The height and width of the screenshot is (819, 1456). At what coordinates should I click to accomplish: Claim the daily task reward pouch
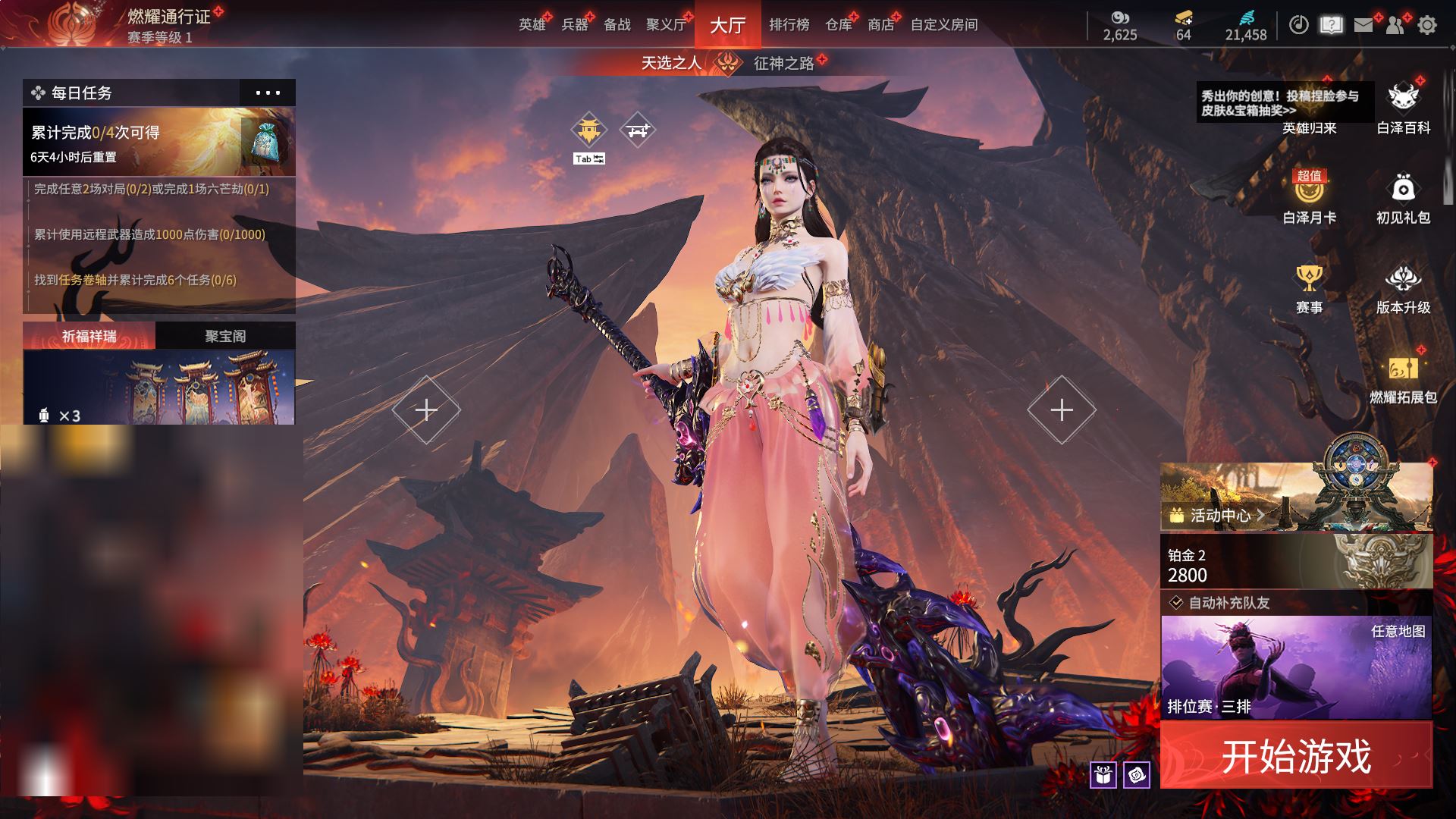[265, 142]
